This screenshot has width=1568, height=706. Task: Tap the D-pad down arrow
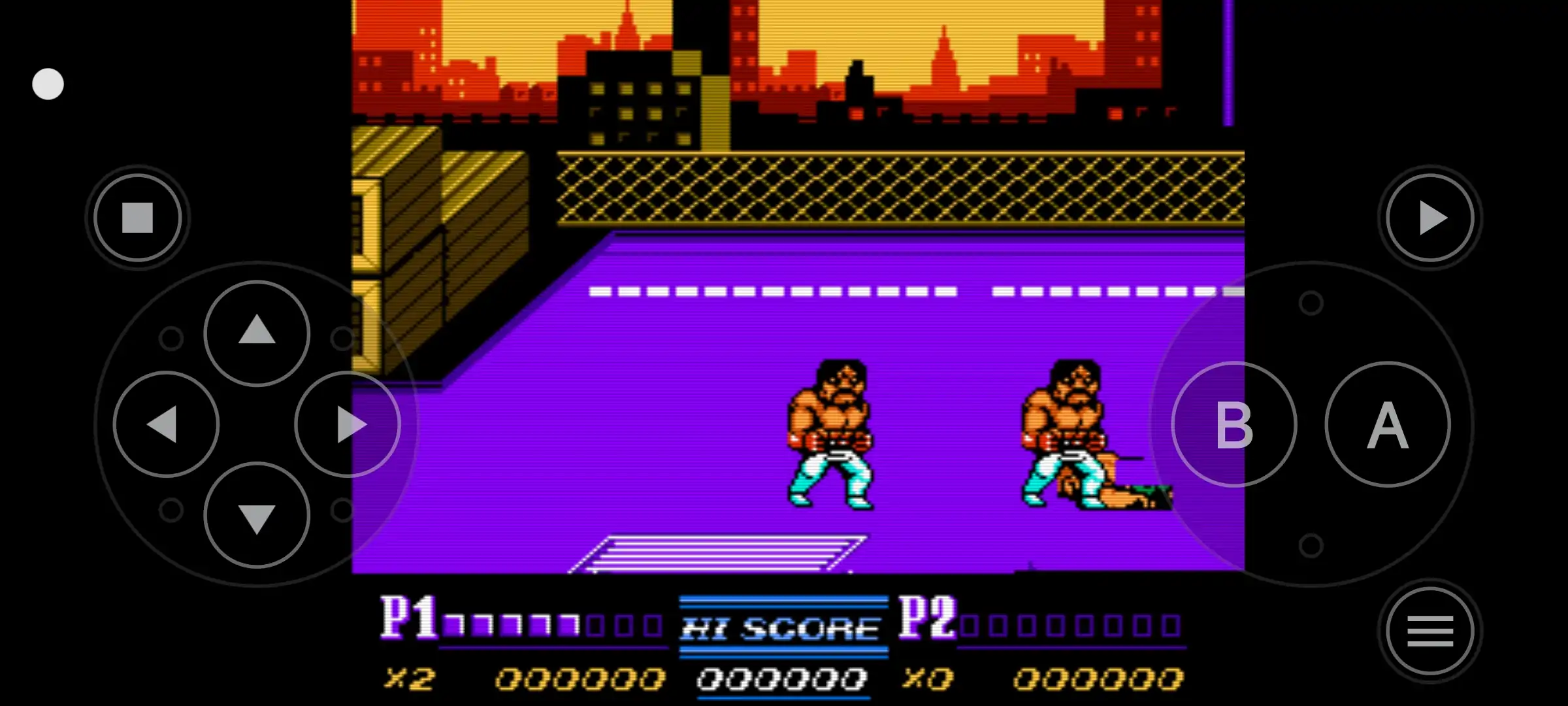(x=257, y=516)
